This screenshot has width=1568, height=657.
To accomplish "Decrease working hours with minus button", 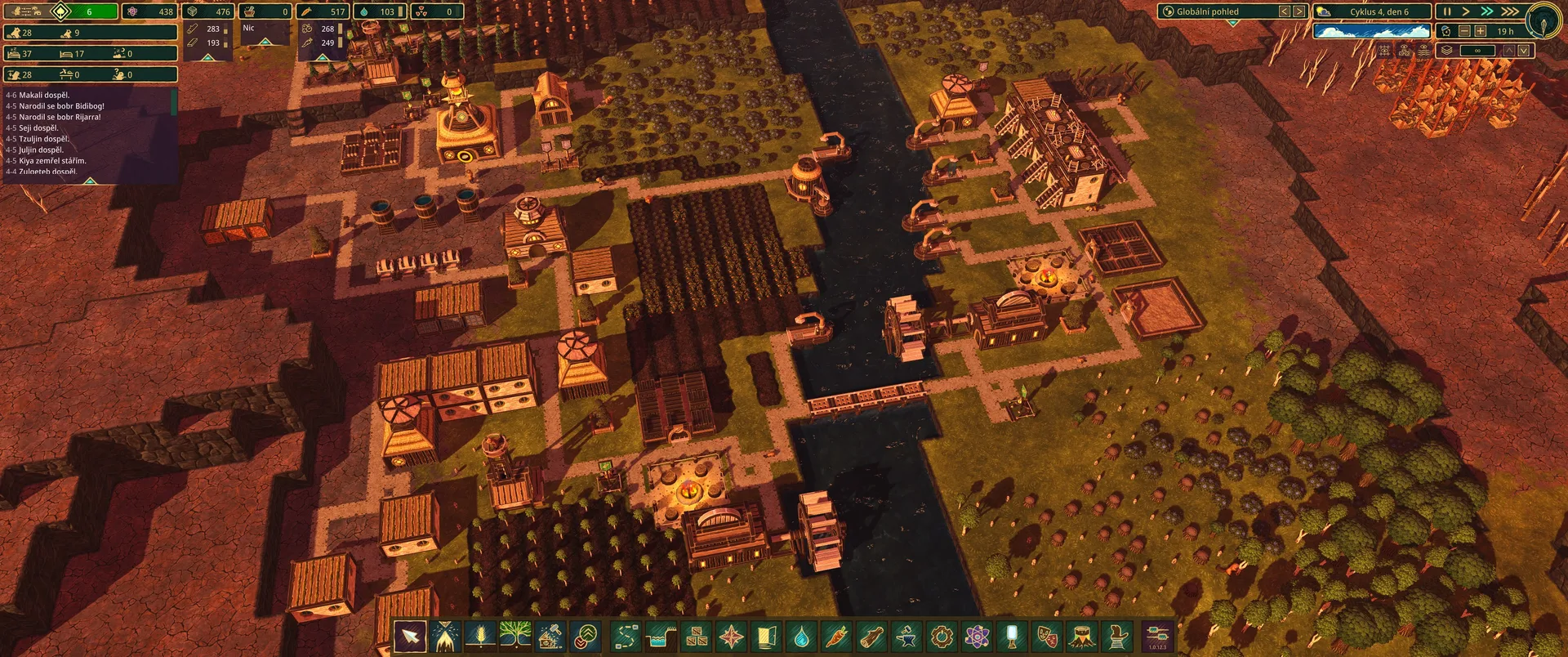I will click(1464, 31).
